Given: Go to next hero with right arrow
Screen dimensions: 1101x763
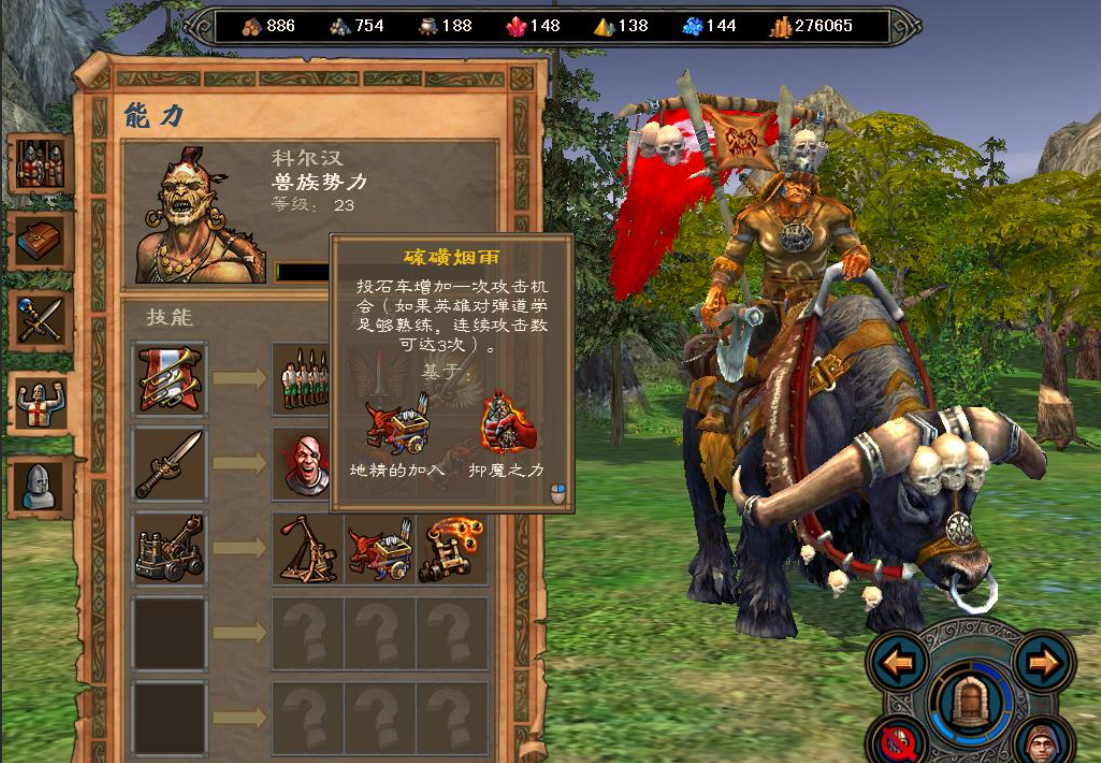Looking at the screenshot, I should pyautogui.click(x=1044, y=662).
